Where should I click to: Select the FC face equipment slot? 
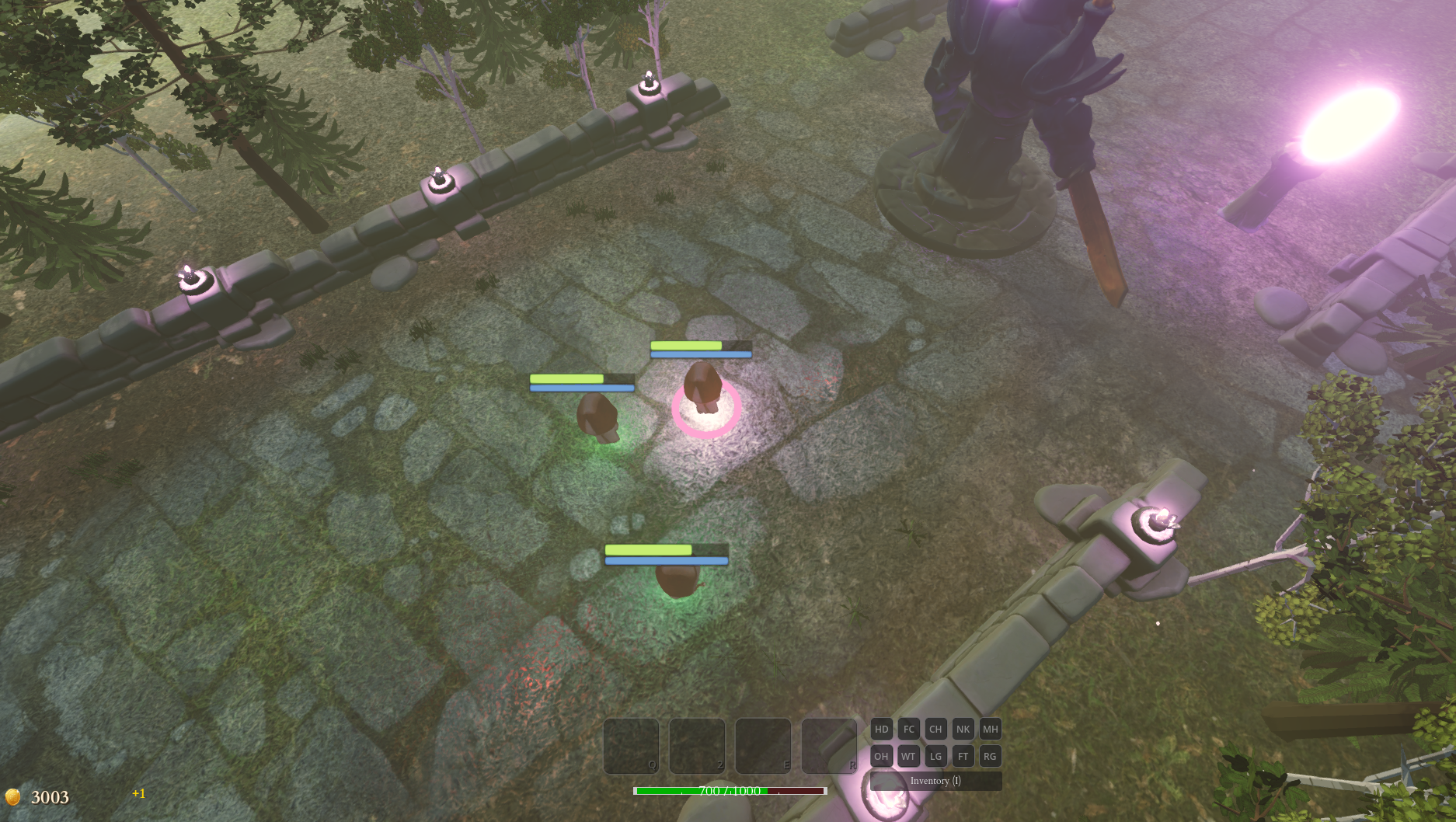coord(907,729)
